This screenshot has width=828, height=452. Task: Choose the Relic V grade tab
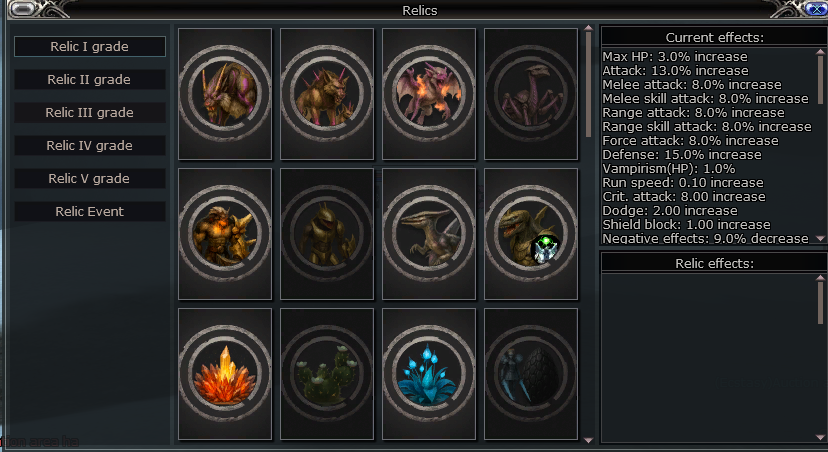click(x=90, y=179)
